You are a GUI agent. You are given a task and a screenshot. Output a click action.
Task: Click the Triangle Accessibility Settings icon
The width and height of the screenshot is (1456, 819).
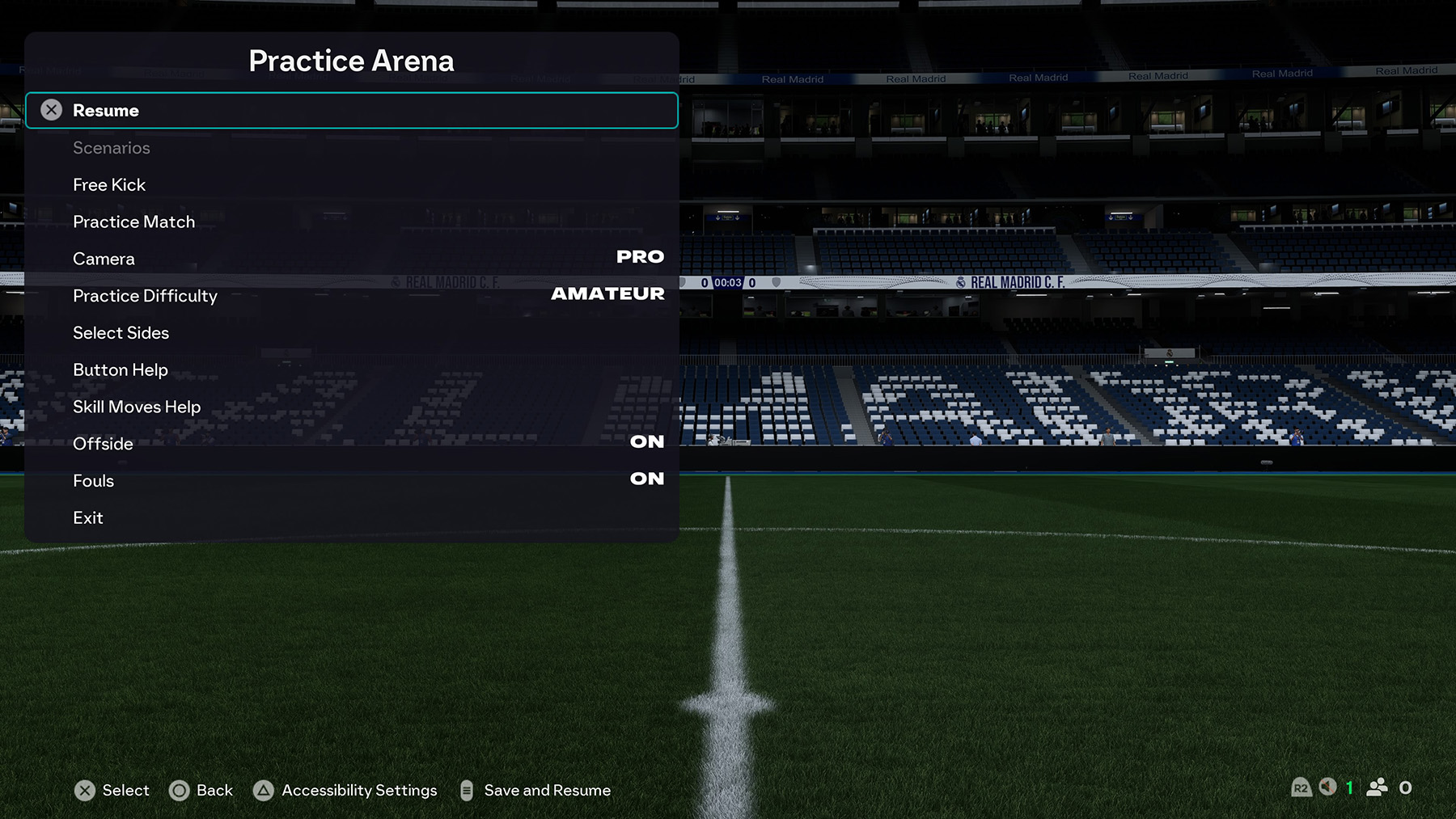263,791
